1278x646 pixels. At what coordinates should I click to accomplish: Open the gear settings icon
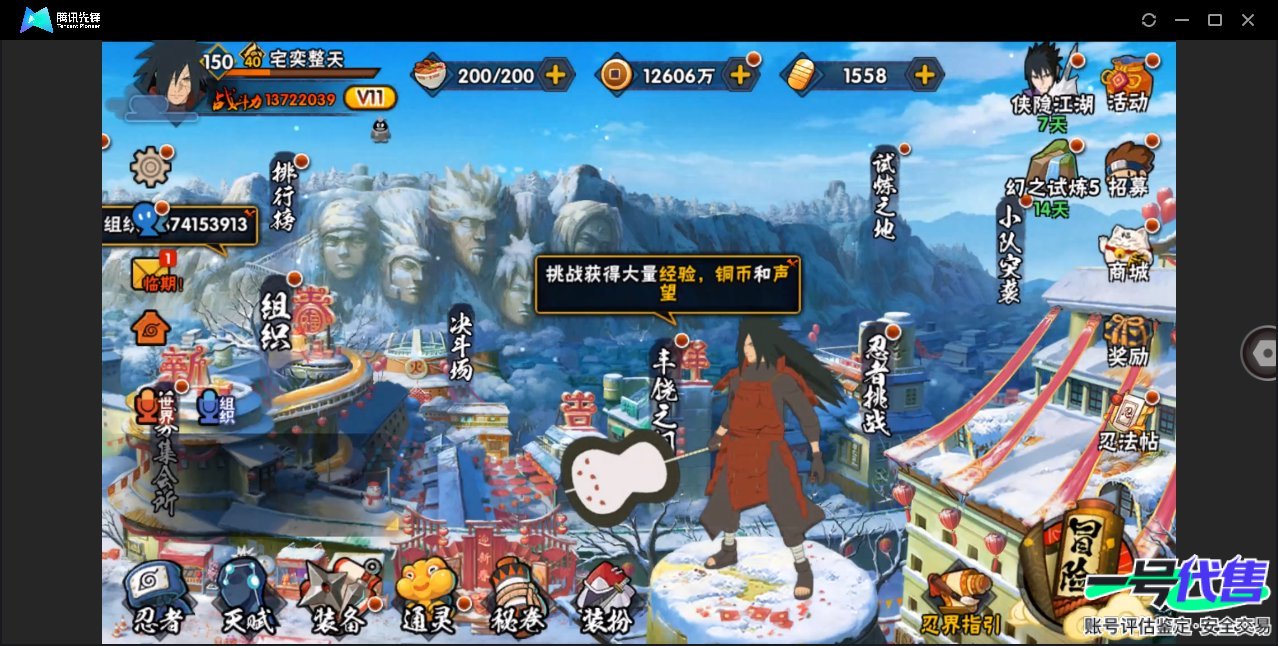151,166
